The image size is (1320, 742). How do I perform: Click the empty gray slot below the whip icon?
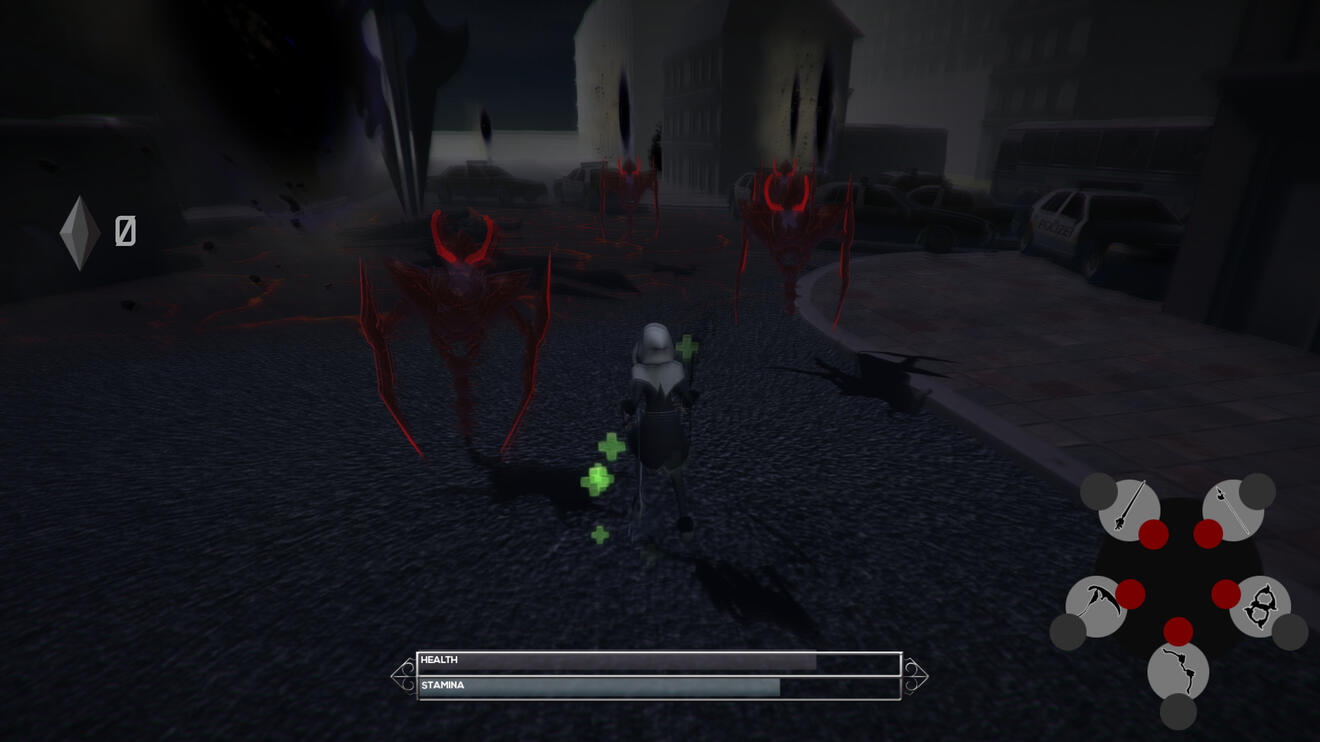[x=1179, y=710]
